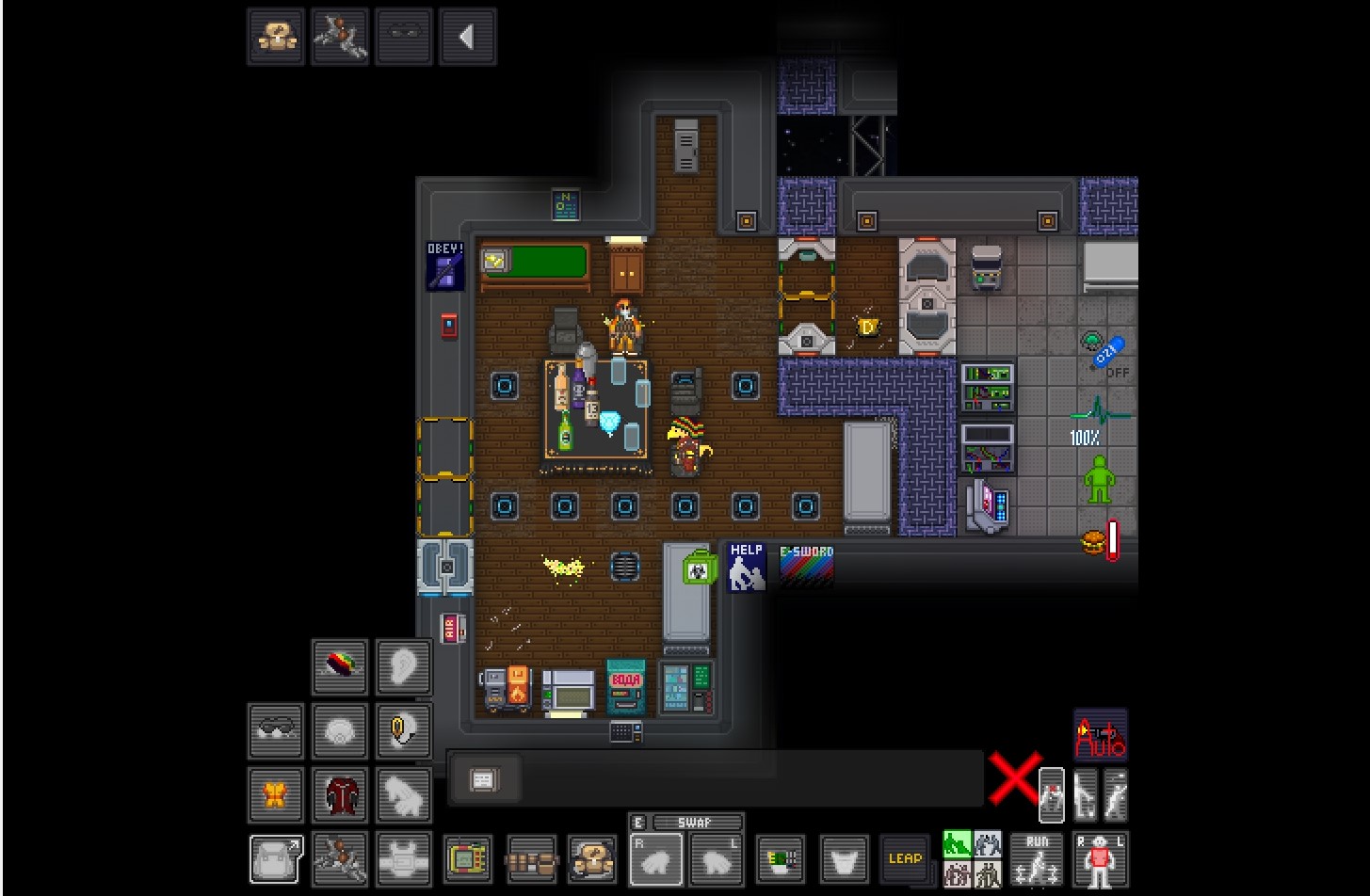Toggle the RUN movement mode
This screenshot has height=896, width=1370.
[x=1037, y=858]
